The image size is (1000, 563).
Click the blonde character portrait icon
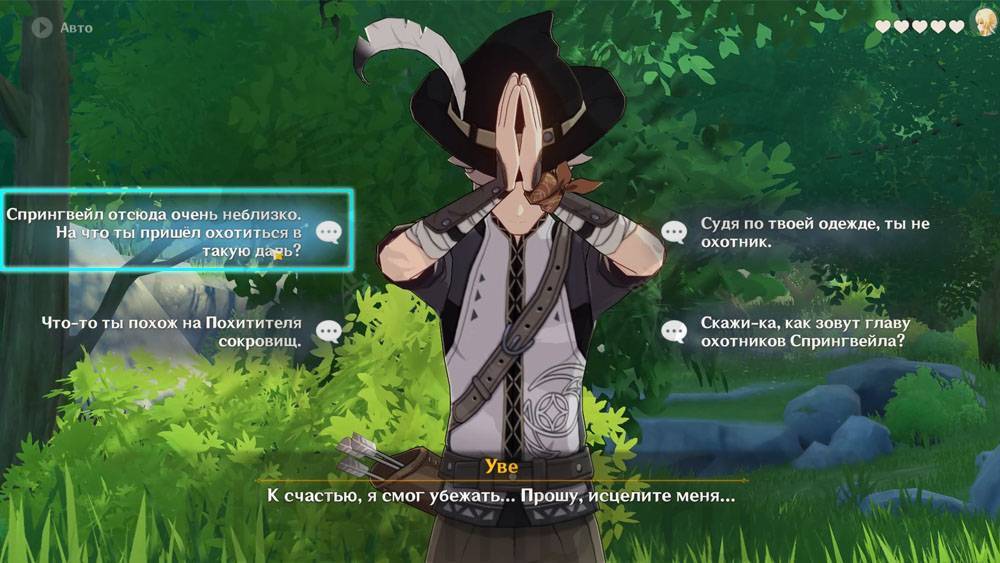point(982,24)
